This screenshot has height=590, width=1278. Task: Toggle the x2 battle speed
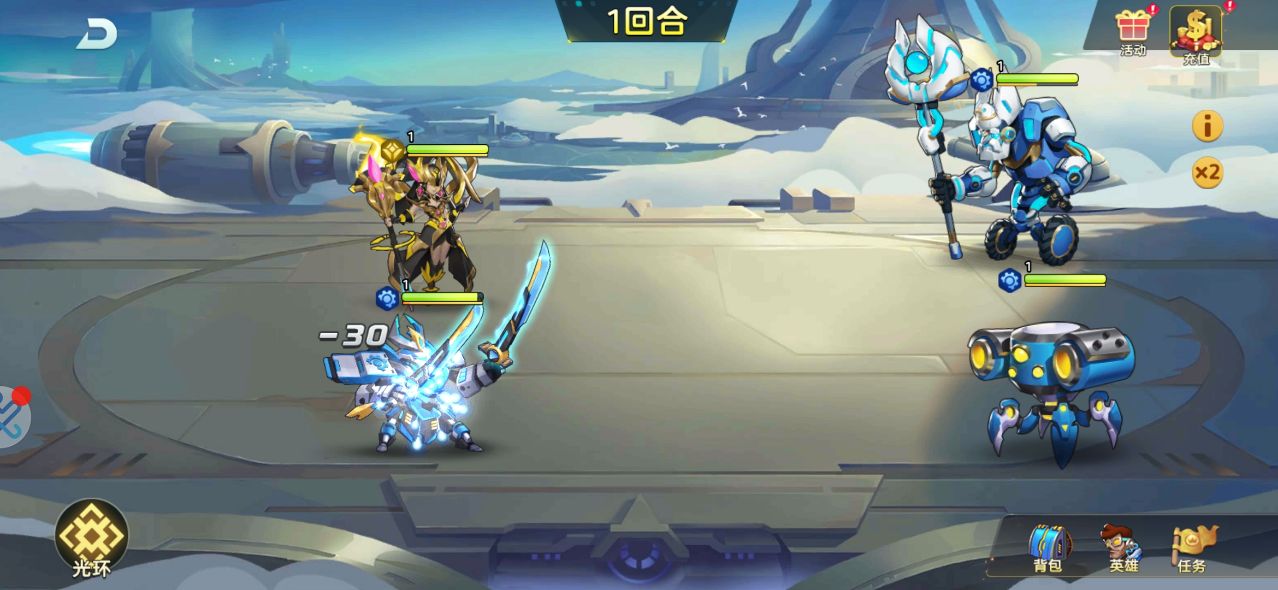[1207, 173]
